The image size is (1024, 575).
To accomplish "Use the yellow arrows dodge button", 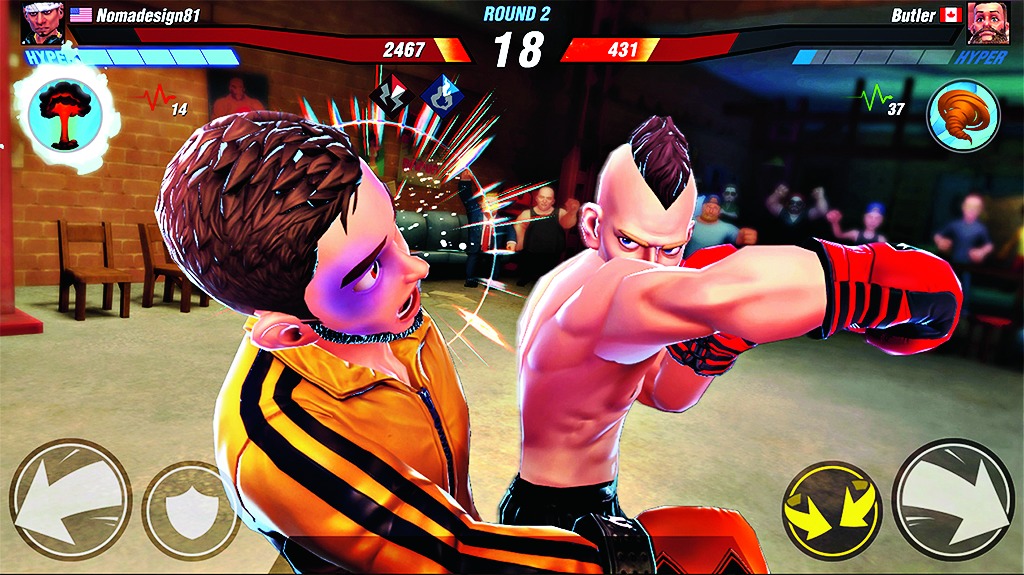I will tap(831, 511).
